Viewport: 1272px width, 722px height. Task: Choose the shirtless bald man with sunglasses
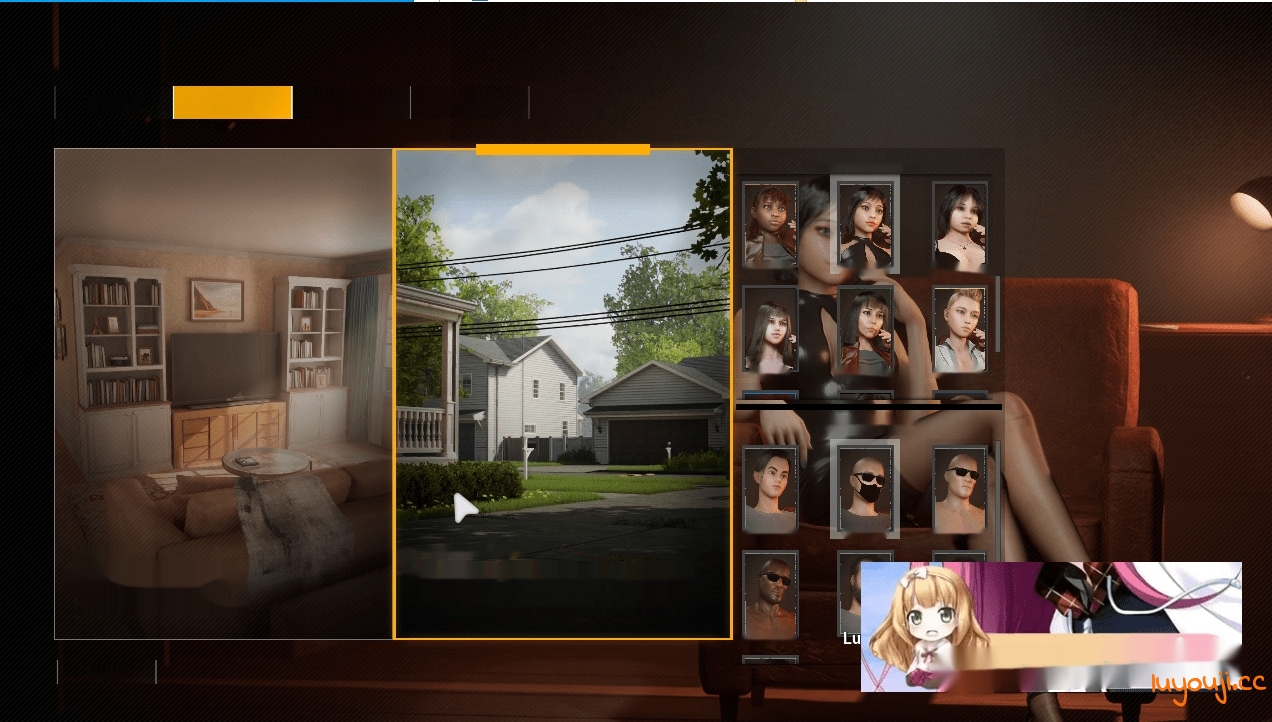click(960, 489)
